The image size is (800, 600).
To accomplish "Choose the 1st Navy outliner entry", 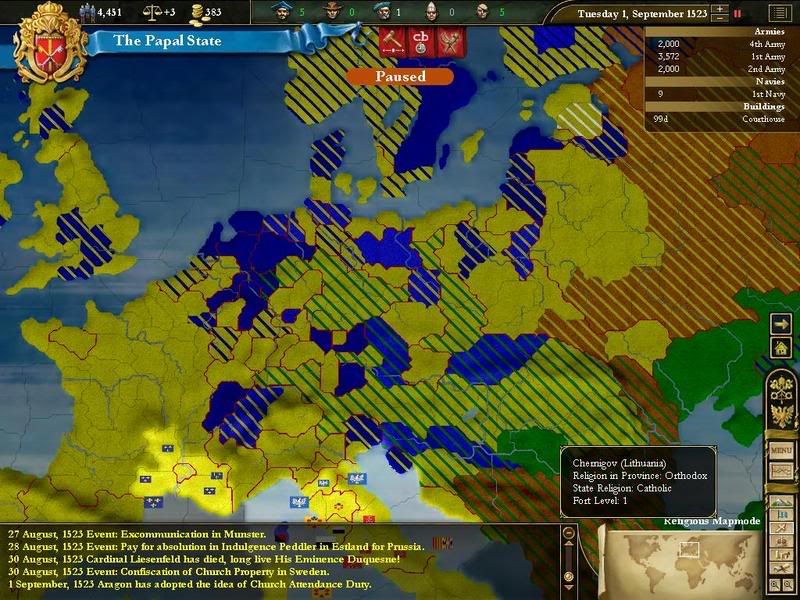I will pos(720,93).
